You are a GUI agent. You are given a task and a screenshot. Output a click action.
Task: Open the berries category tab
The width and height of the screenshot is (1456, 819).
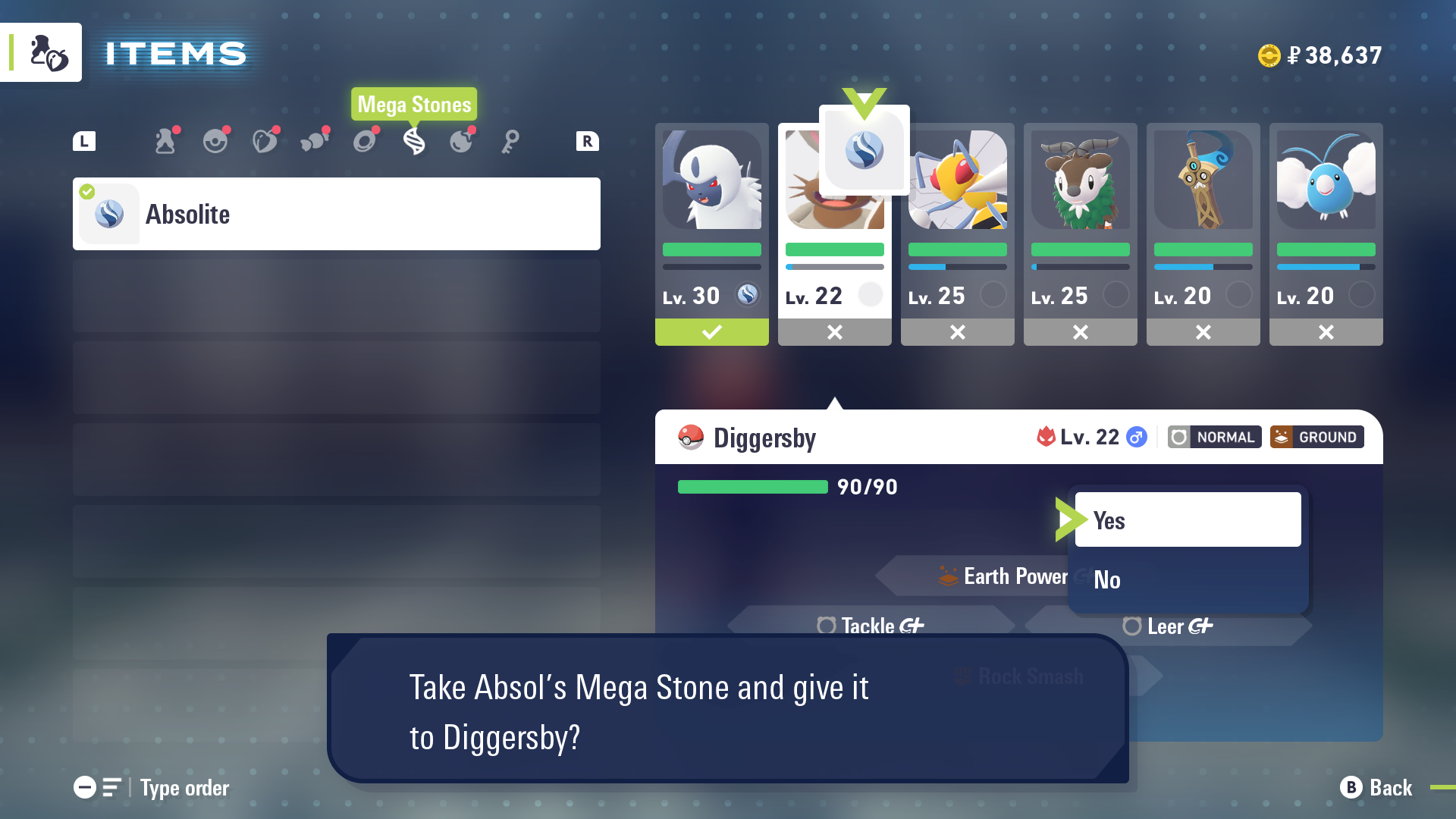(265, 141)
